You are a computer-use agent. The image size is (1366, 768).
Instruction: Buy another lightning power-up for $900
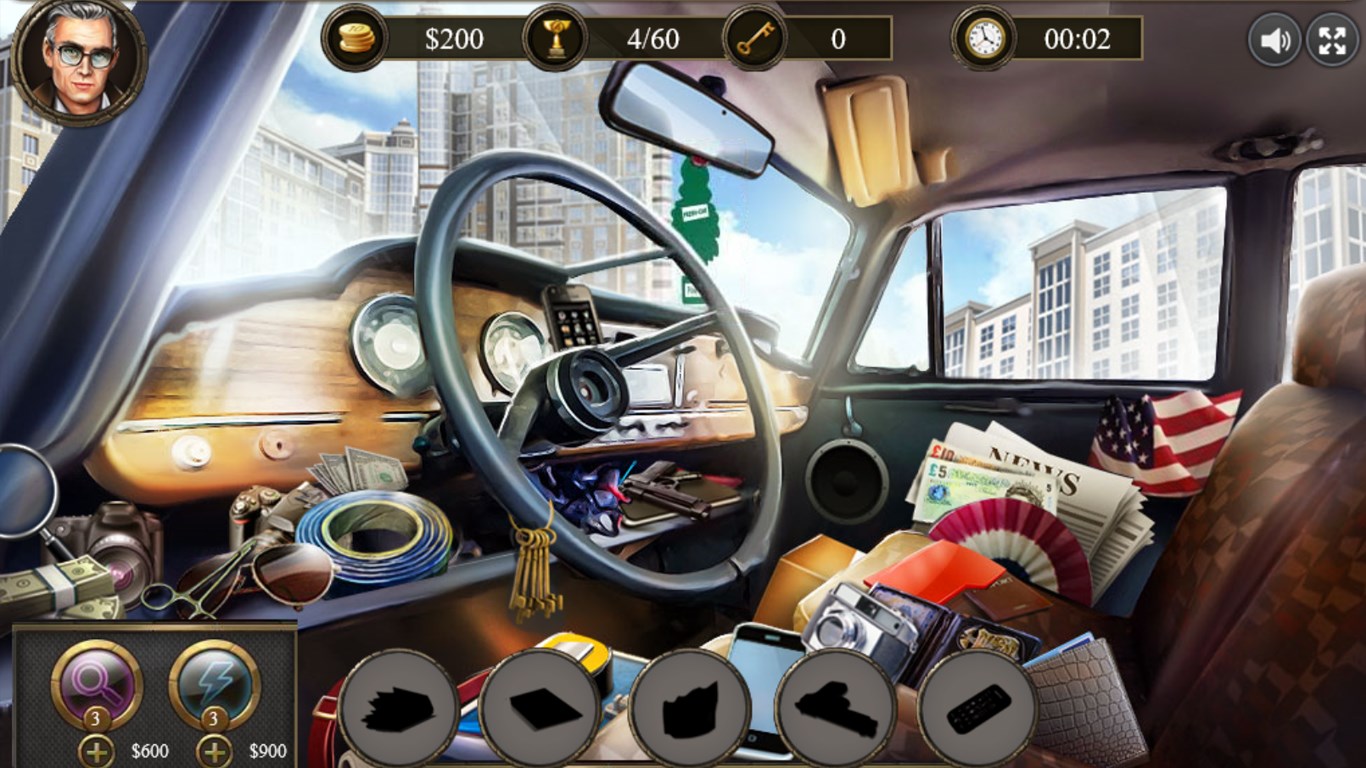[x=214, y=751]
